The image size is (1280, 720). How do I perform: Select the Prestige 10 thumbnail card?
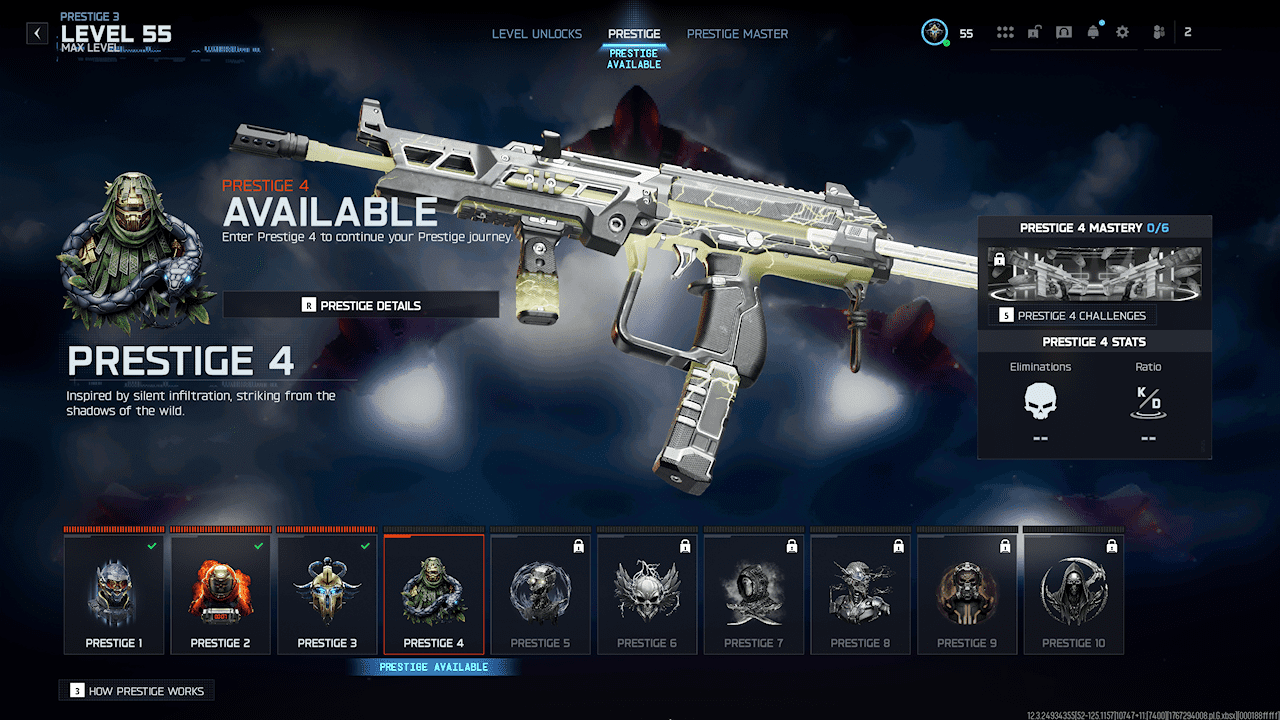pyautogui.click(x=1074, y=593)
